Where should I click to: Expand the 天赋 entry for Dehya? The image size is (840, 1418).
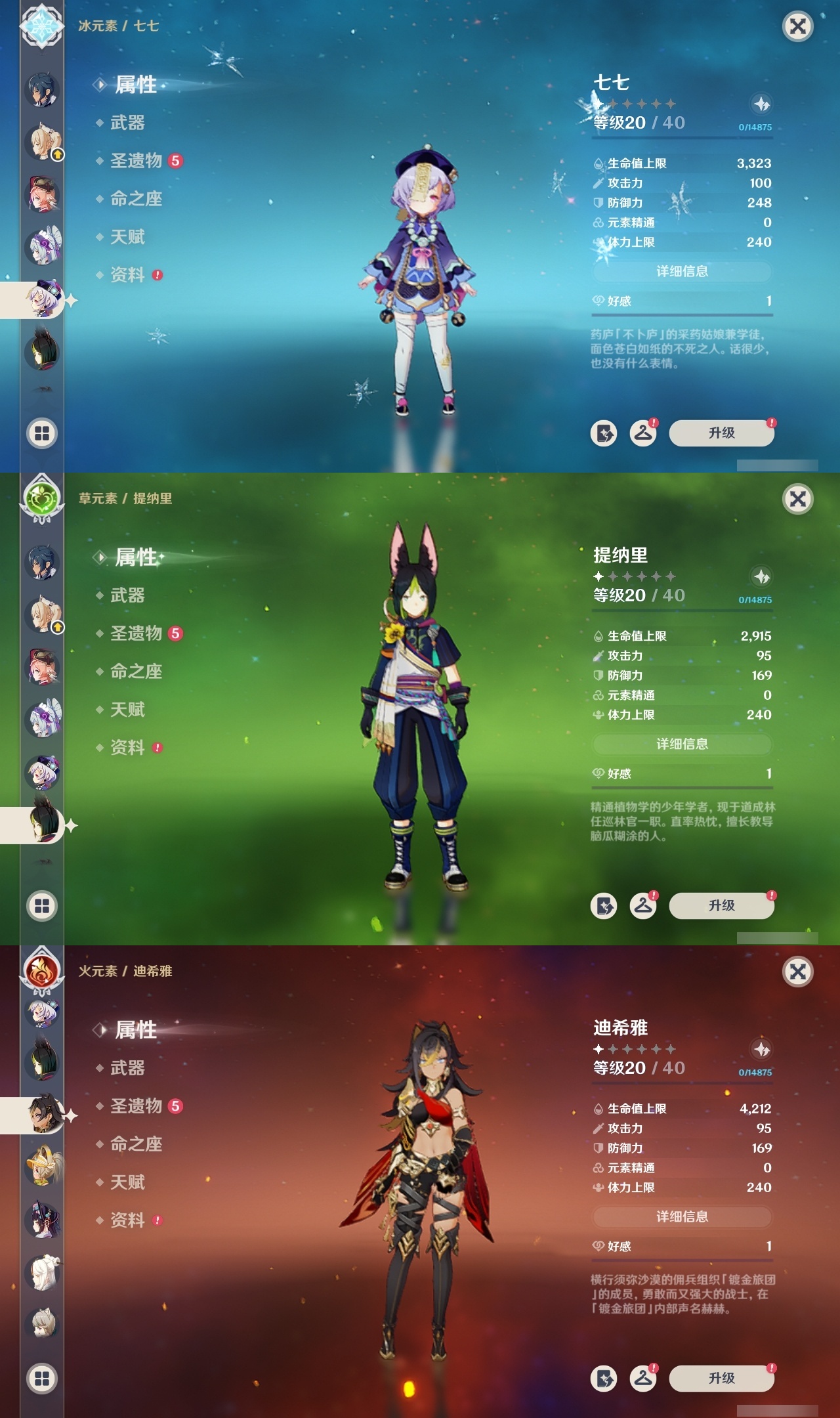[129, 1182]
